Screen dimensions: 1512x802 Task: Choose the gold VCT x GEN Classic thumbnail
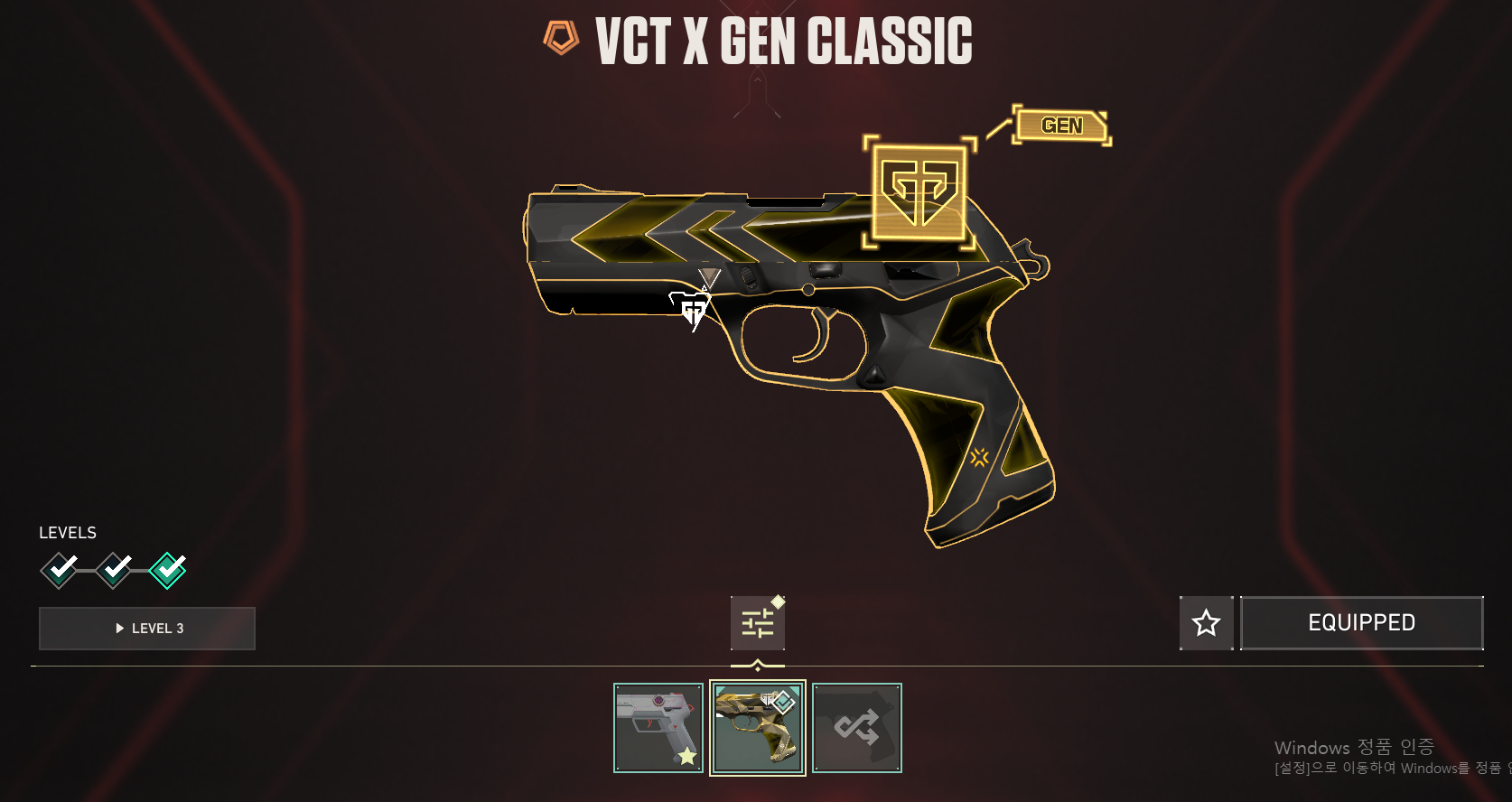[758, 728]
